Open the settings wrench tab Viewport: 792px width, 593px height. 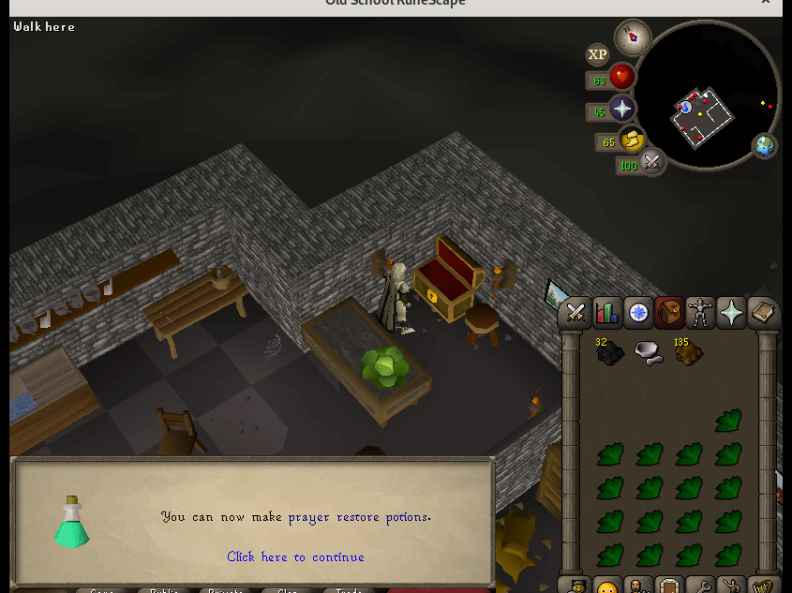coord(700,587)
